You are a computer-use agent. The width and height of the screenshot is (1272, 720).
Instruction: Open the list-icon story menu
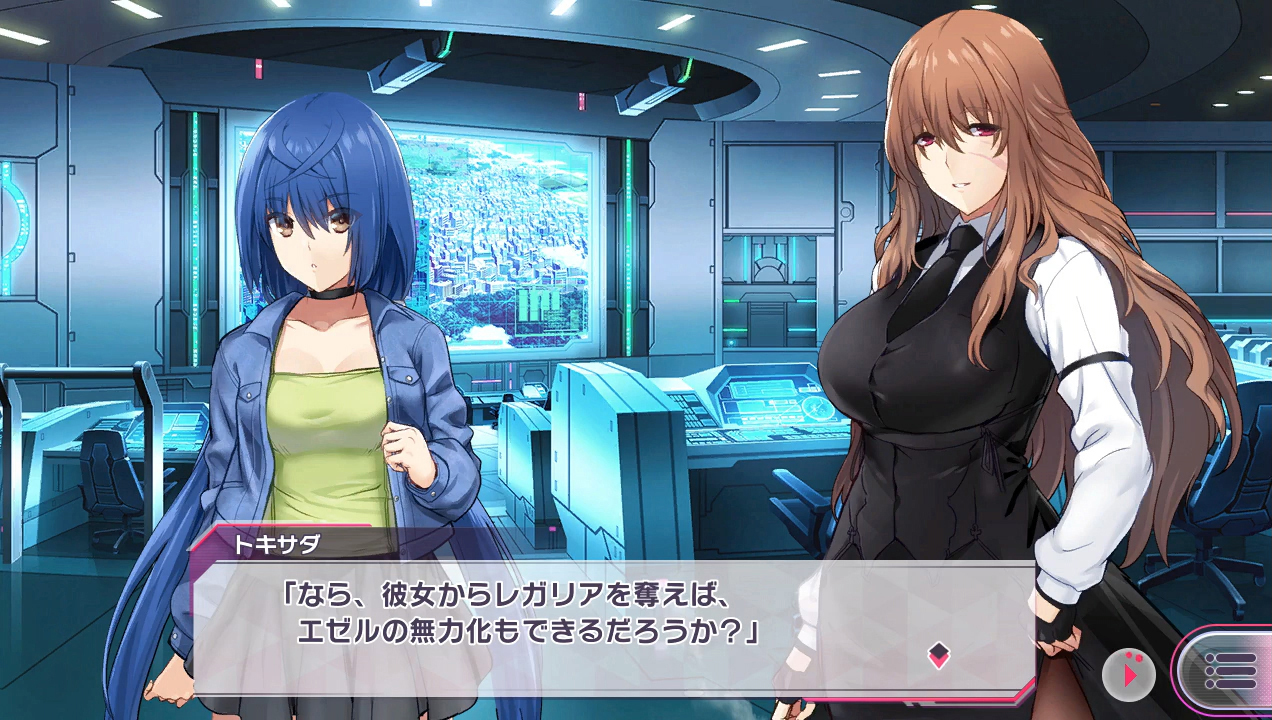1226,669
